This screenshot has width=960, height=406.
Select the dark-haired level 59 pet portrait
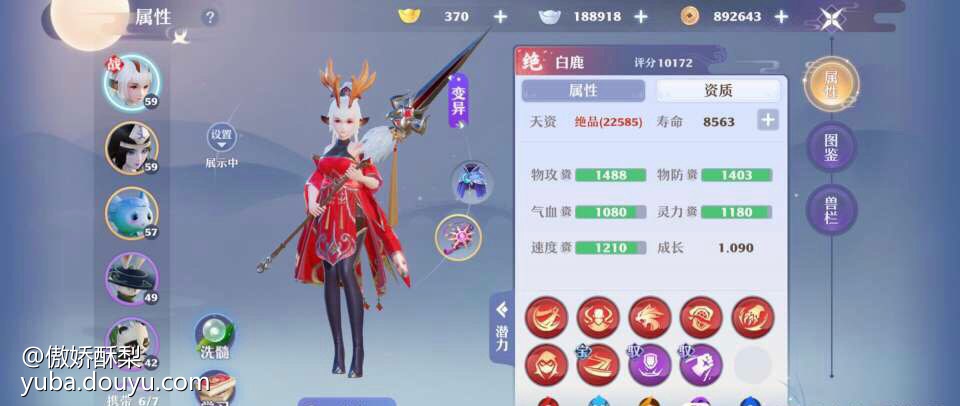click(x=131, y=148)
